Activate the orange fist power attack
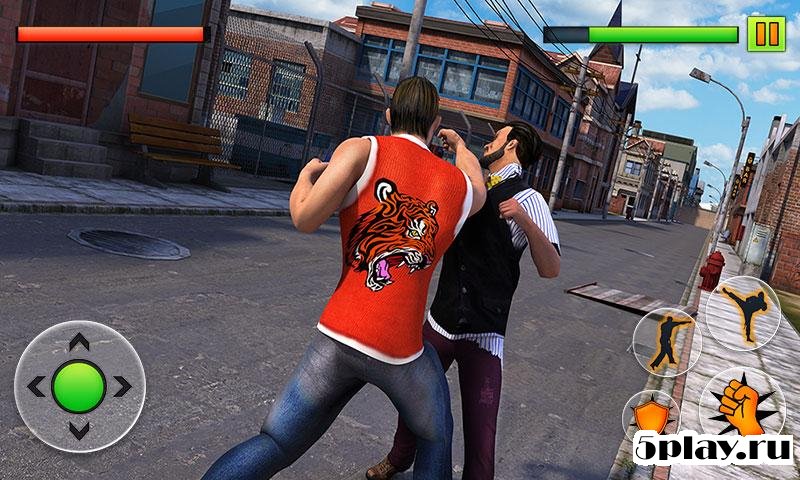This screenshot has width=800, height=480. click(741, 405)
